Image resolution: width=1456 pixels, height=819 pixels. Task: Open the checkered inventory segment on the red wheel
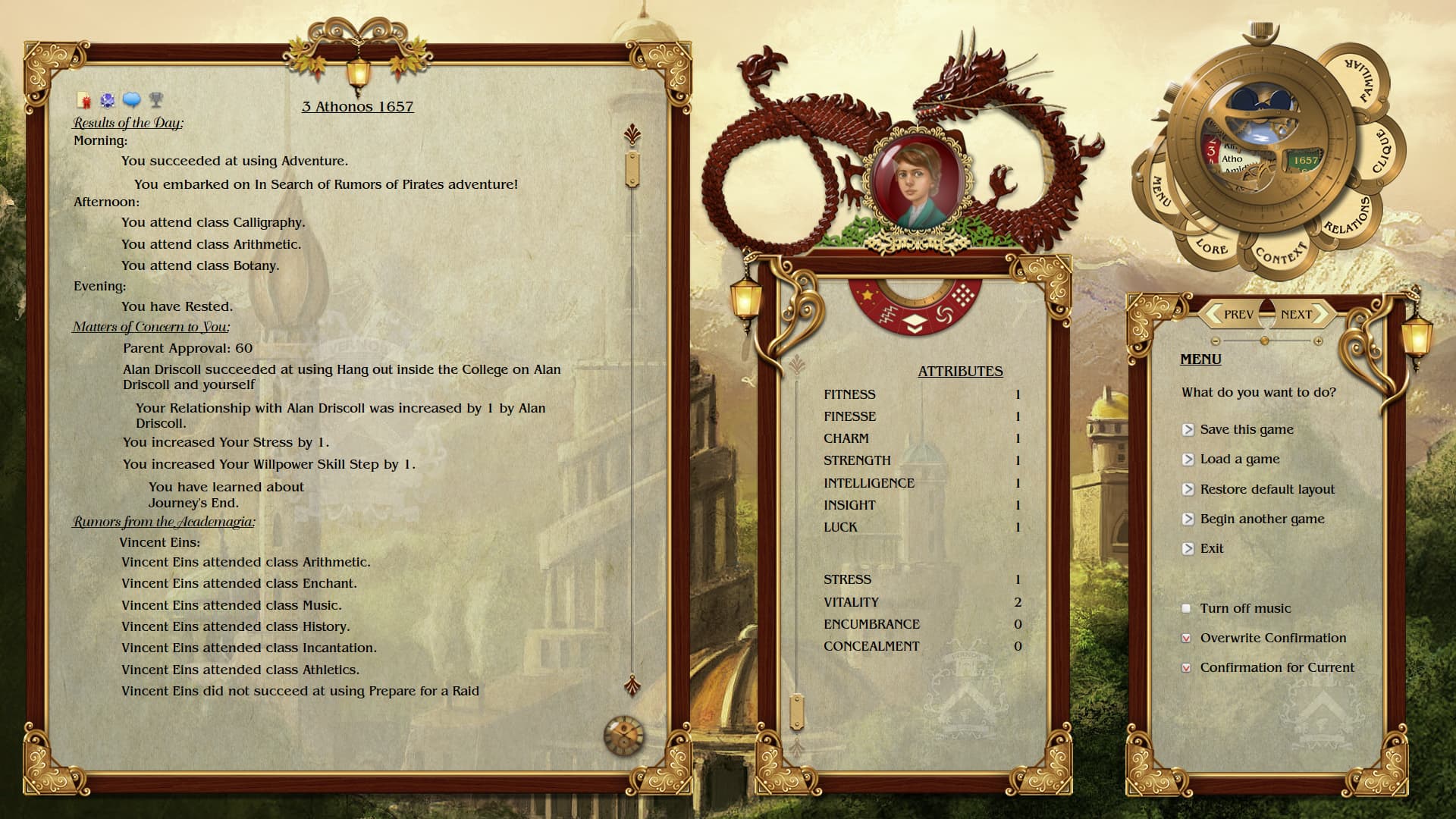(963, 296)
